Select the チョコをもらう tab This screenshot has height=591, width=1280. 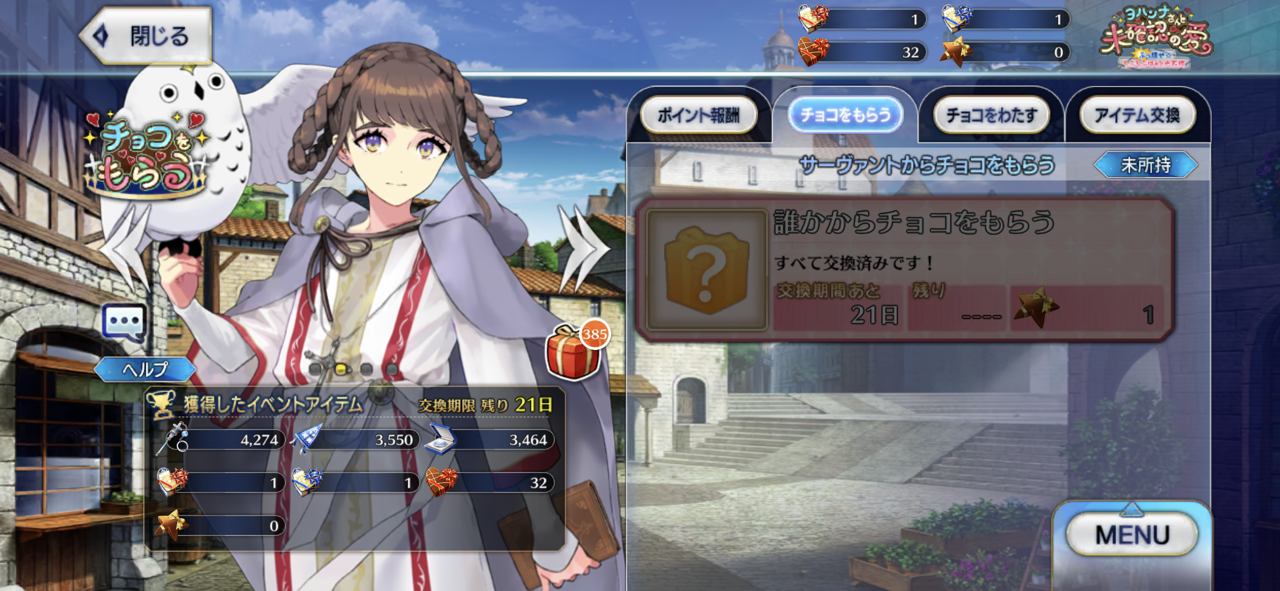[x=845, y=115]
